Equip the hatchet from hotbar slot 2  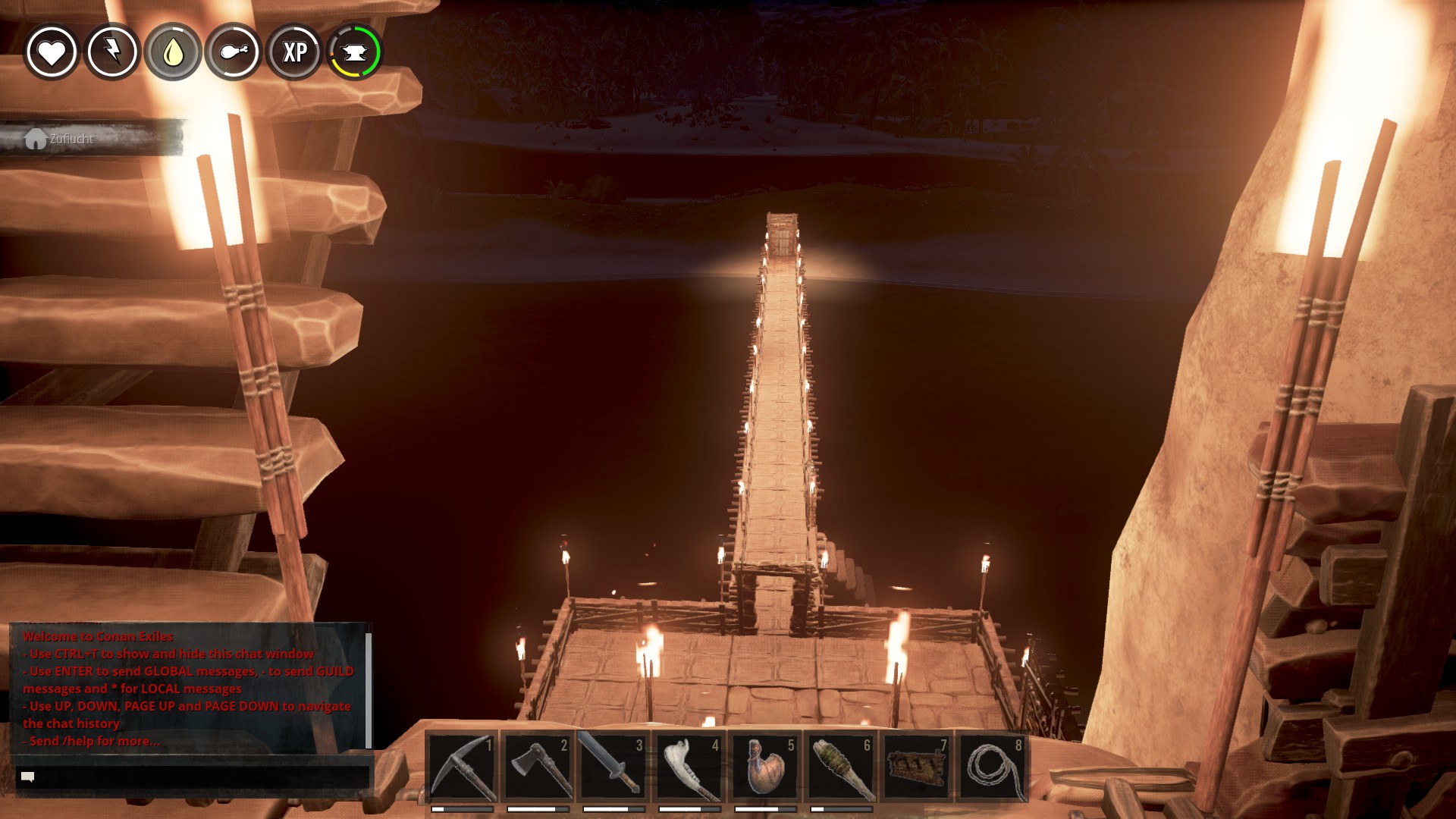[538, 766]
